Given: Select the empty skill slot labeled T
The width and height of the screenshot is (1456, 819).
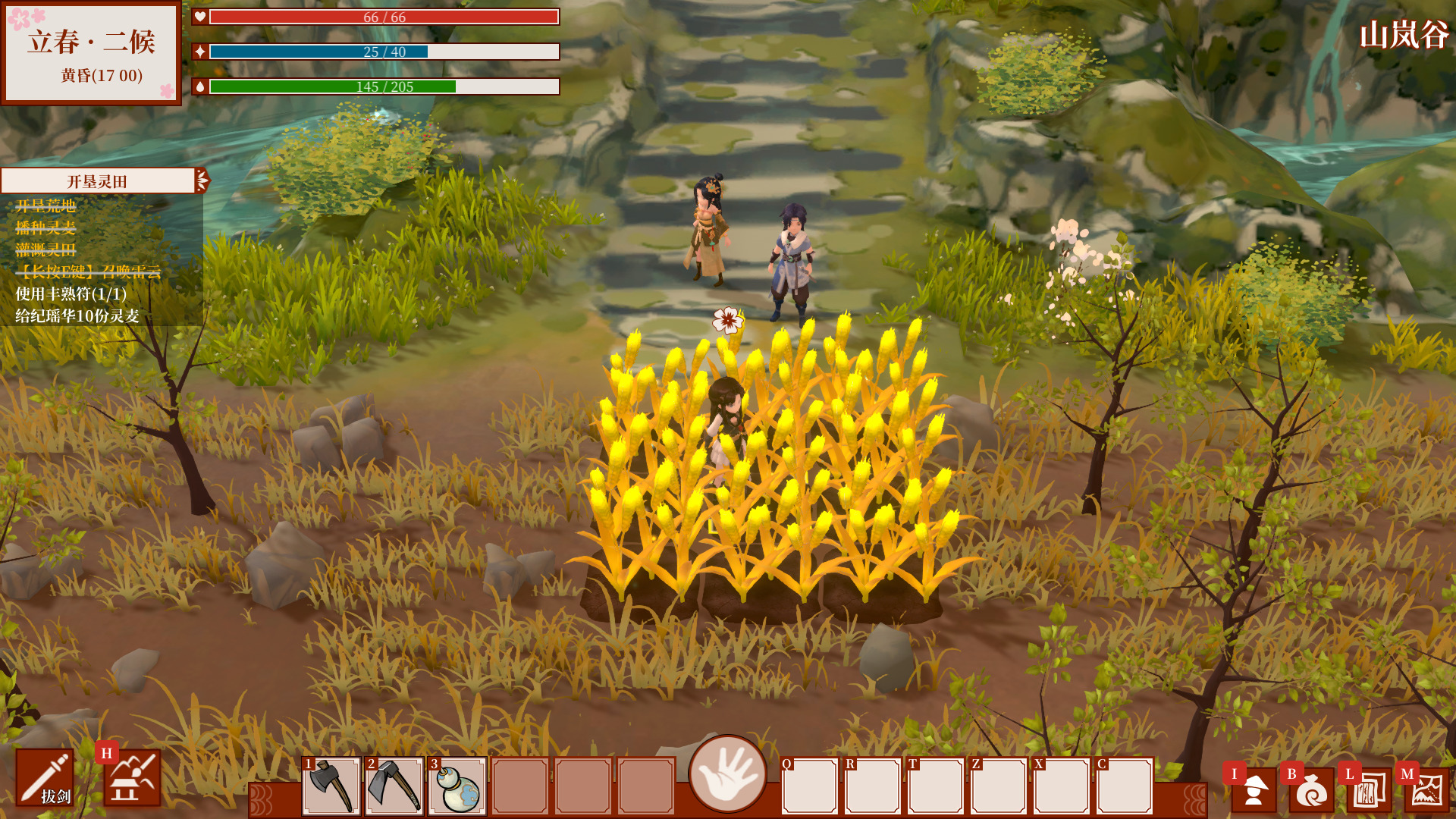Looking at the screenshot, I should coord(936,786).
